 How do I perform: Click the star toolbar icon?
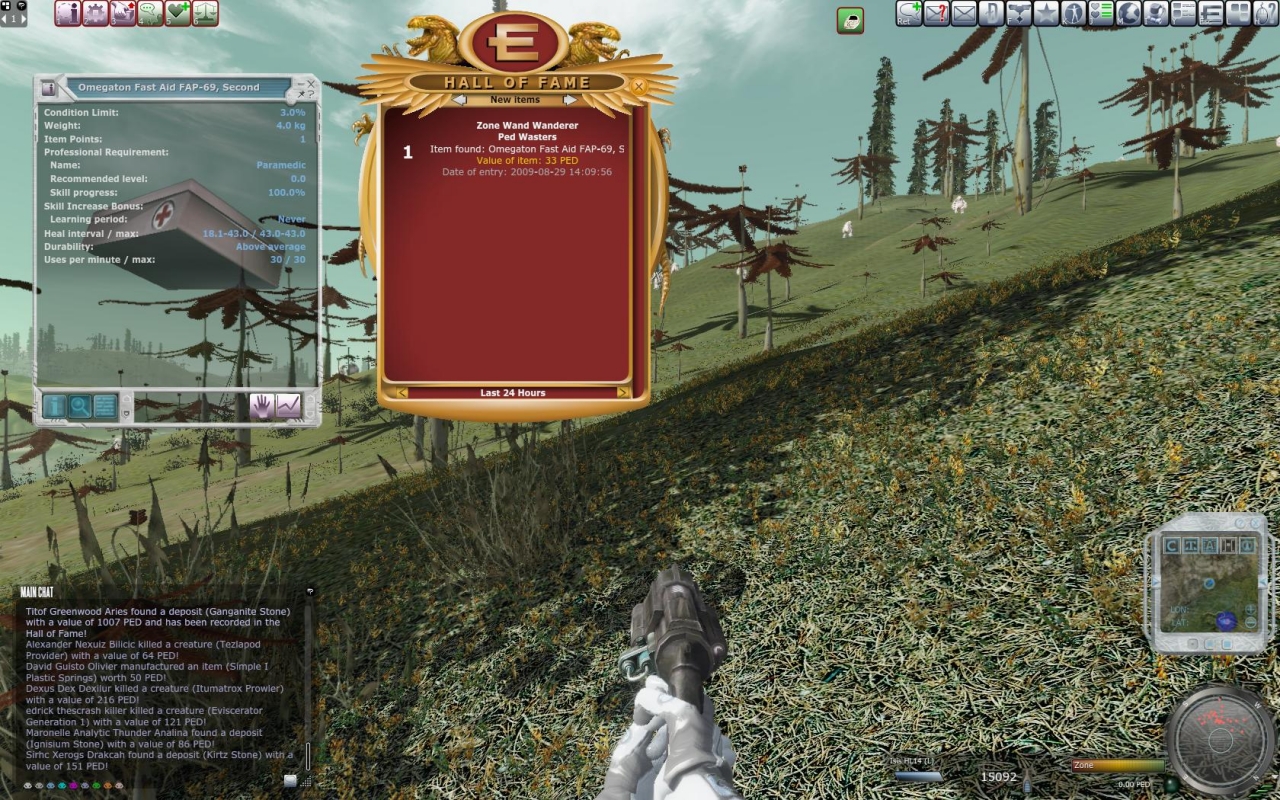[1046, 13]
